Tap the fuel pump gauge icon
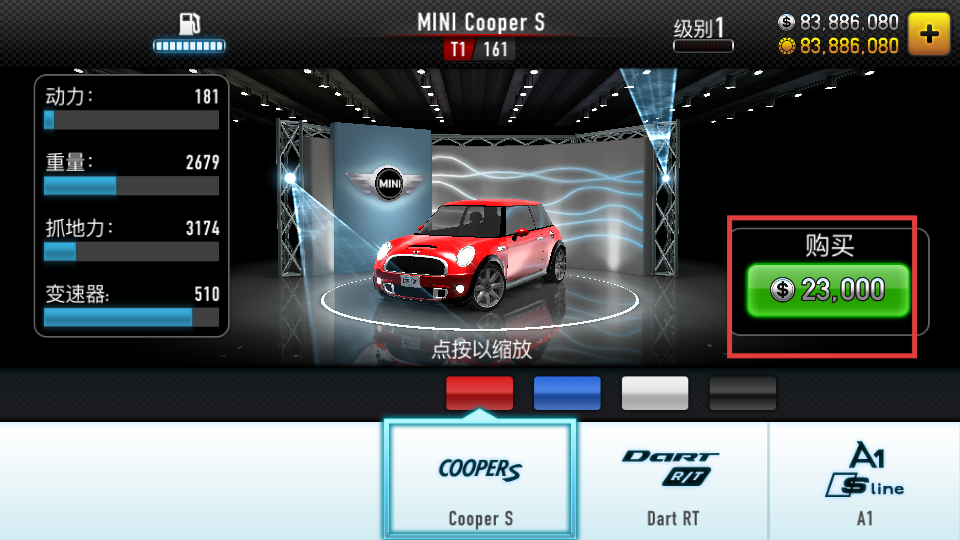Viewport: 960px width, 540px height. [x=189, y=32]
